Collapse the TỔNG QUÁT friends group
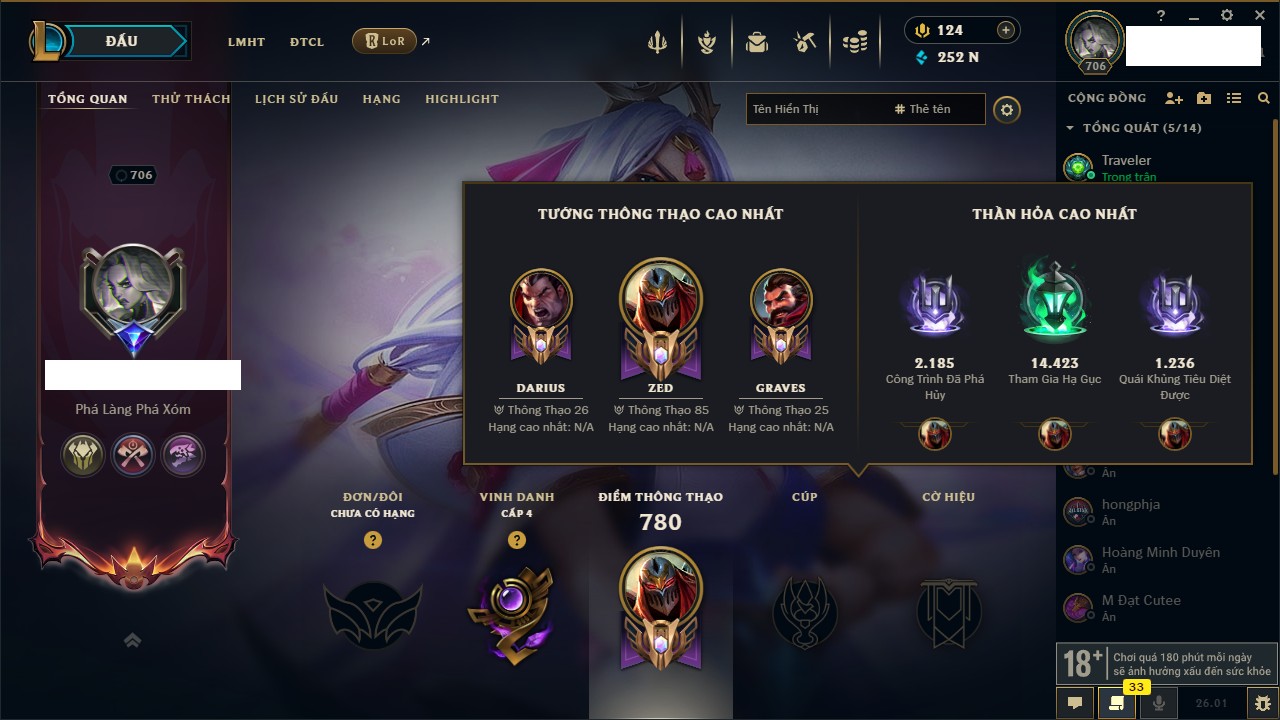Image resolution: width=1280 pixels, height=720 pixels. 1070,128
